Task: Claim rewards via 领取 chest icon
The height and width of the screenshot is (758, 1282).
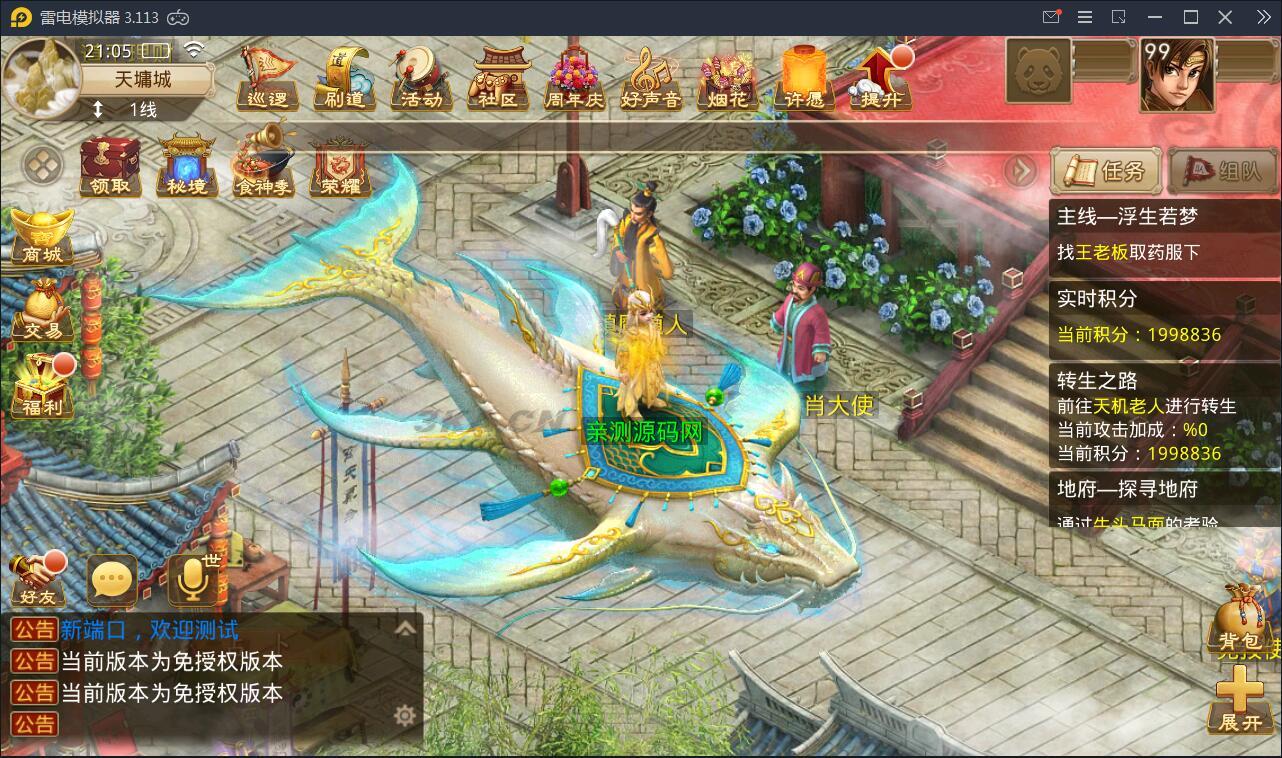Action: [110, 166]
